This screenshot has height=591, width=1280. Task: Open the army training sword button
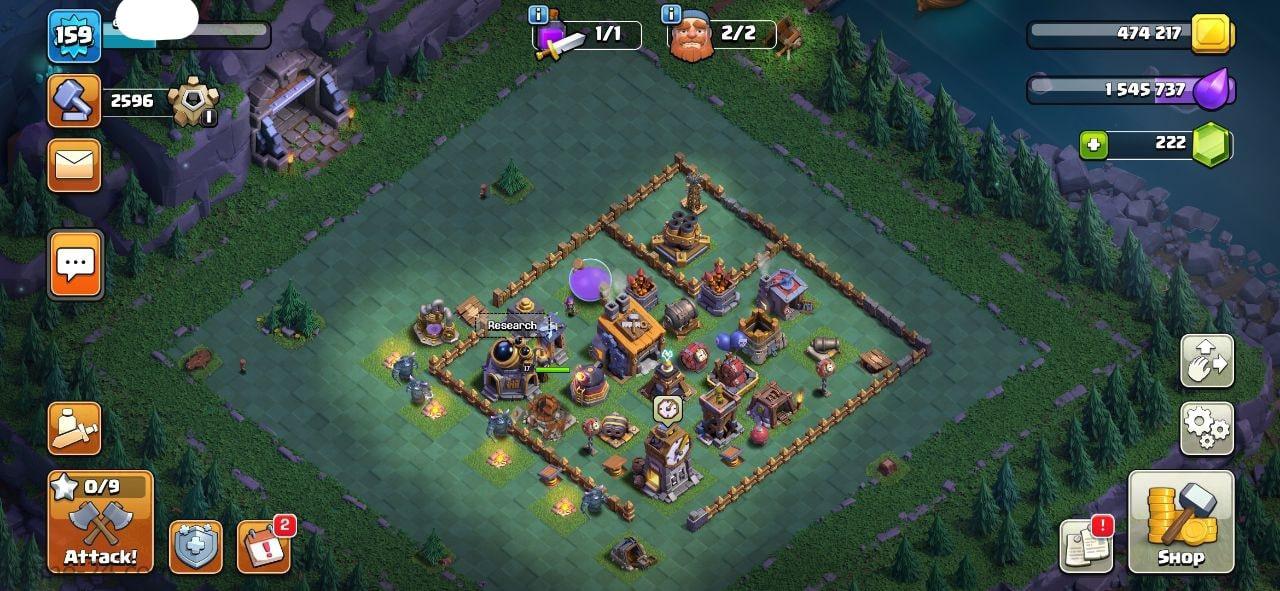tap(75, 429)
